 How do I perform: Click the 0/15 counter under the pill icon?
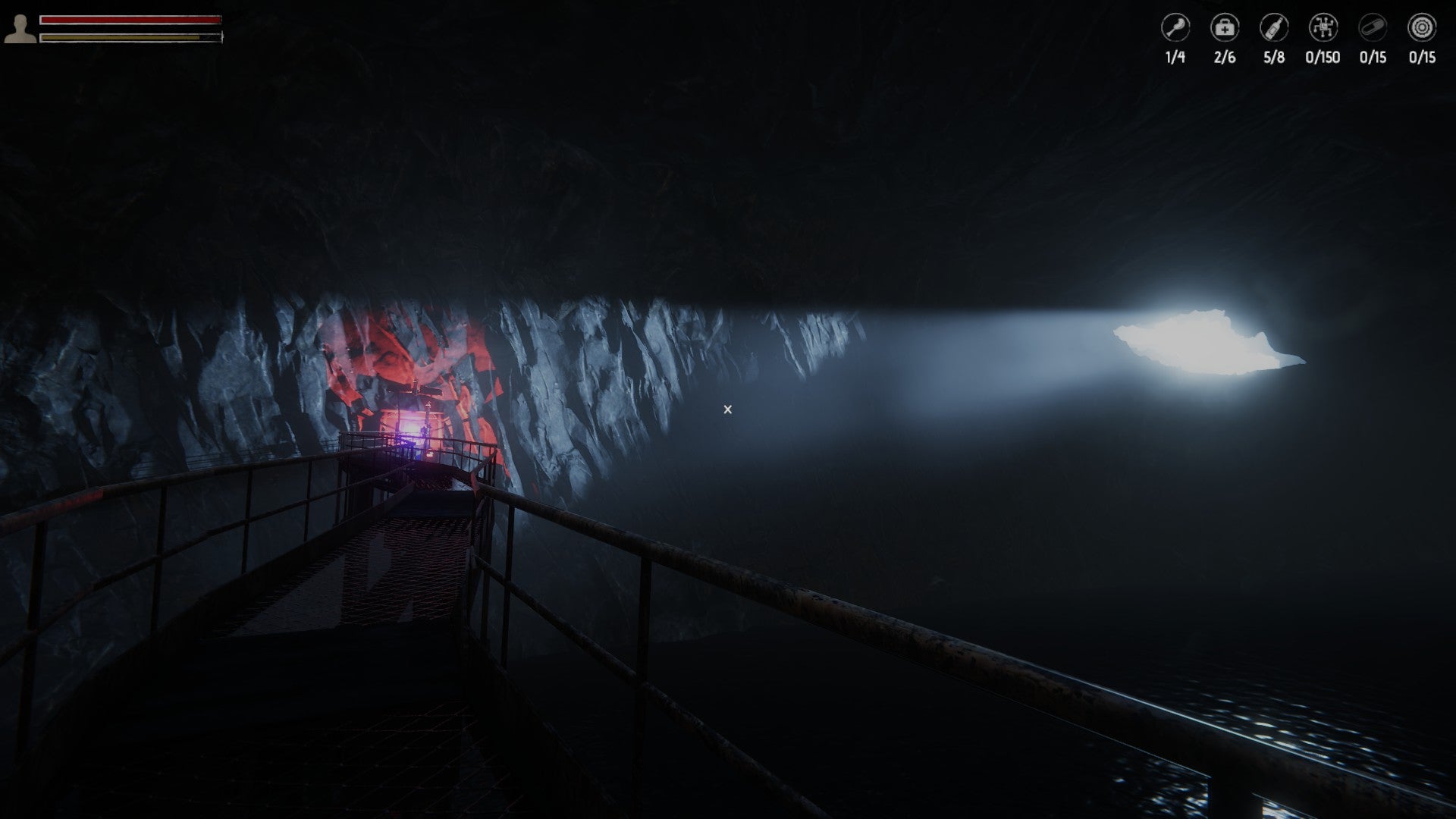1371,55
